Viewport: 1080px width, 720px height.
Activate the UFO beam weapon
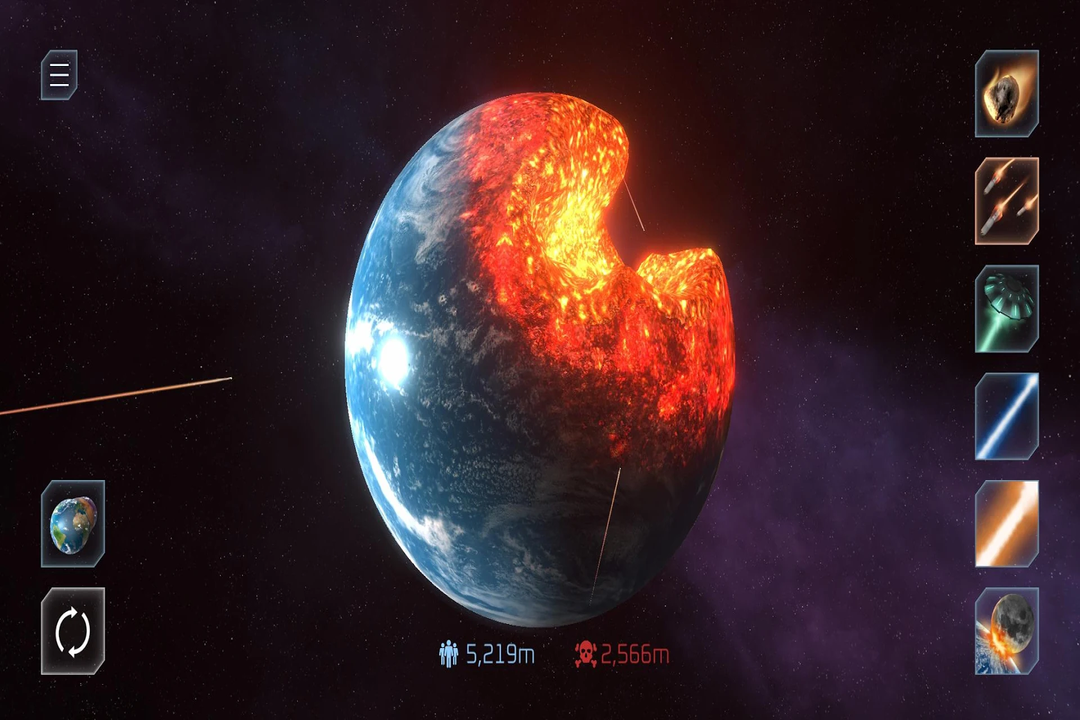(x=1007, y=309)
